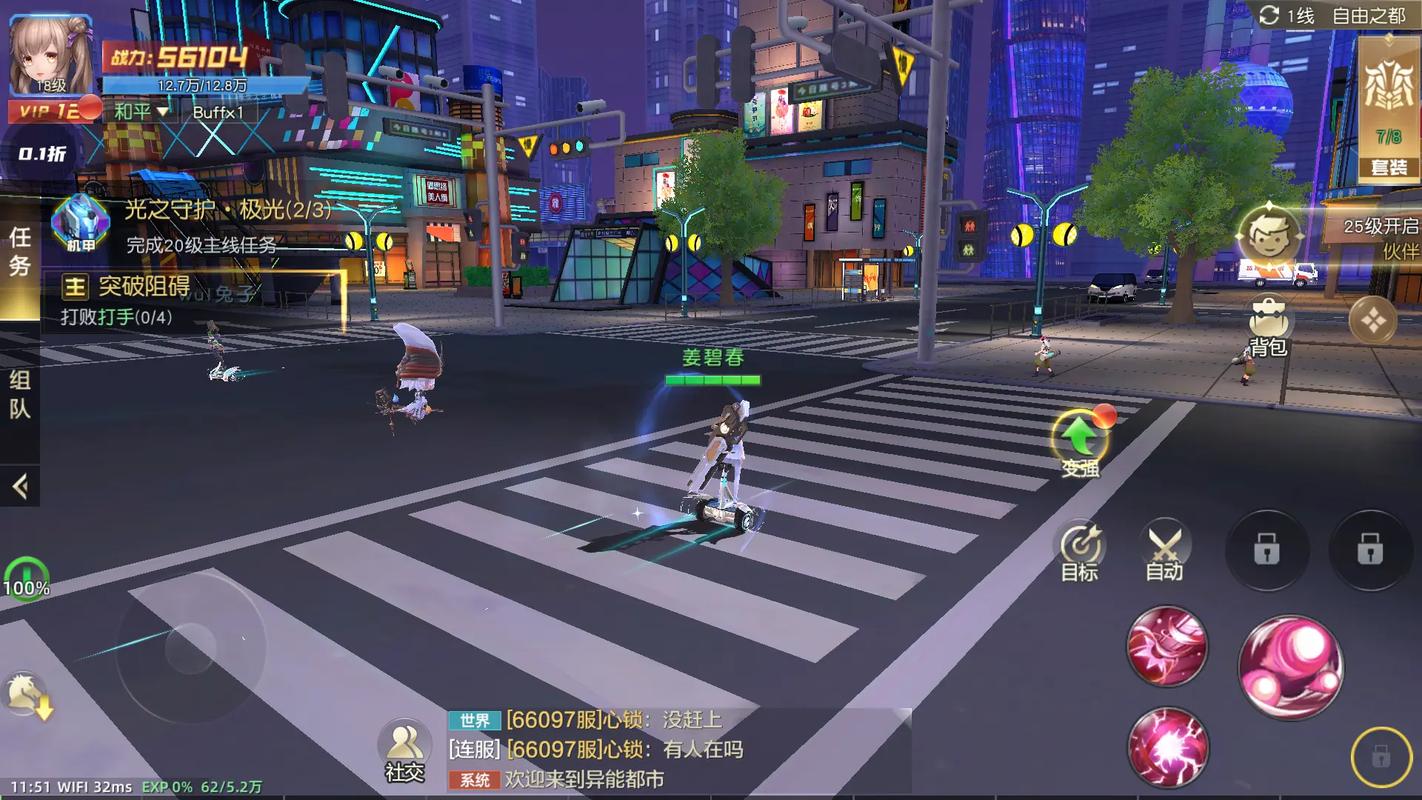The height and width of the screenshot is (800, 1422).
Task: Open the VIP 12 badge
Action: pos(50,110)
